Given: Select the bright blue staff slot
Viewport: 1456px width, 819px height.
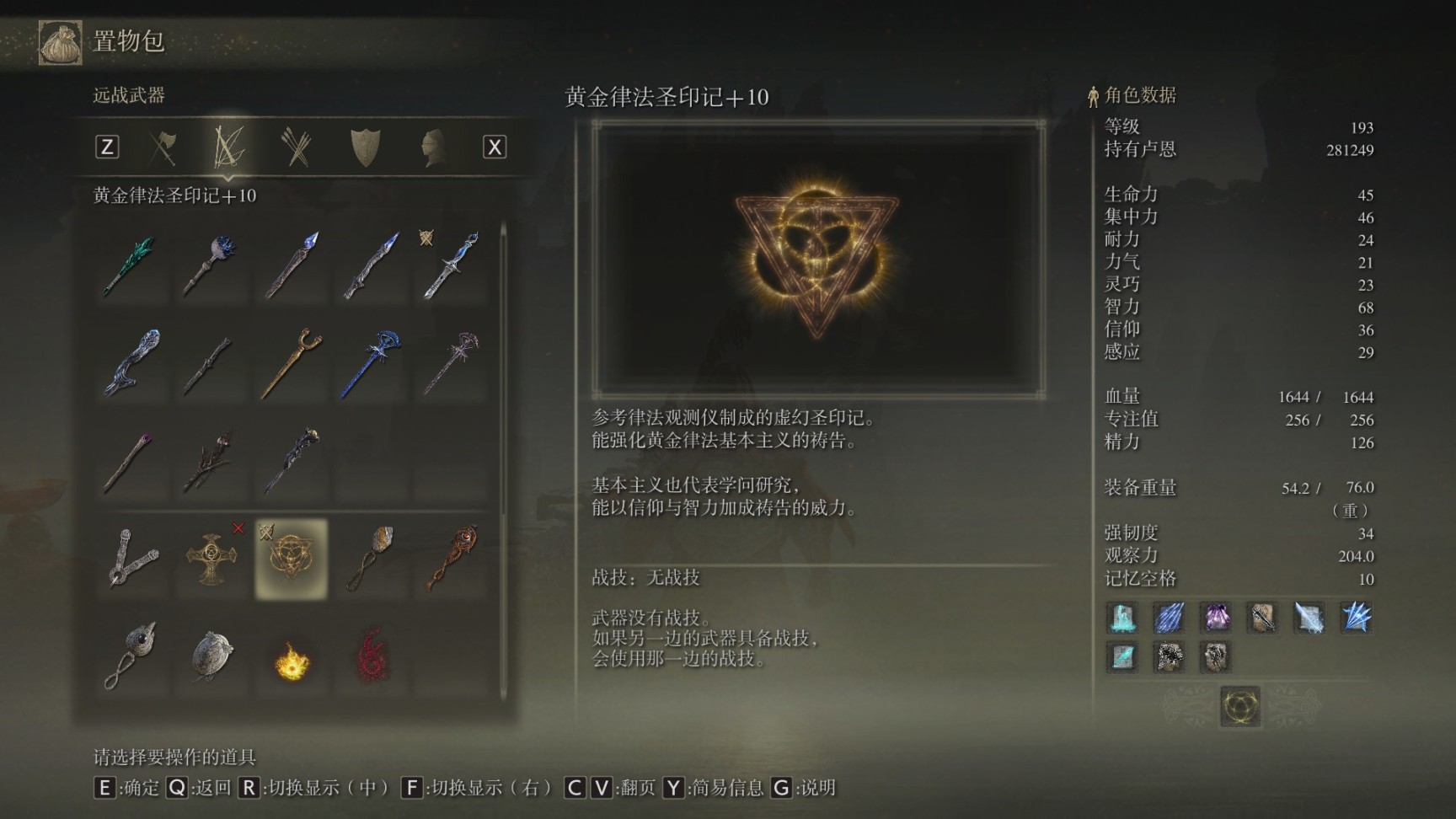Looking at the screenshot, I should (x=372, y=362).
